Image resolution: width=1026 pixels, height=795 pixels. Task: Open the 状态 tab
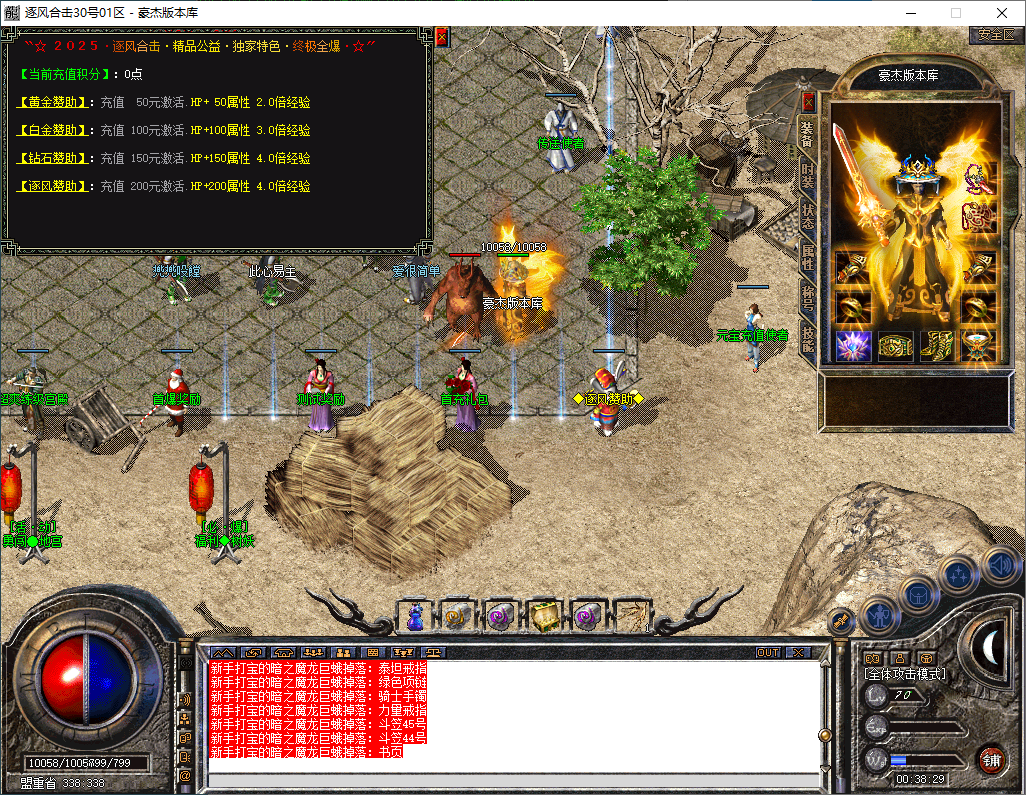808,216
